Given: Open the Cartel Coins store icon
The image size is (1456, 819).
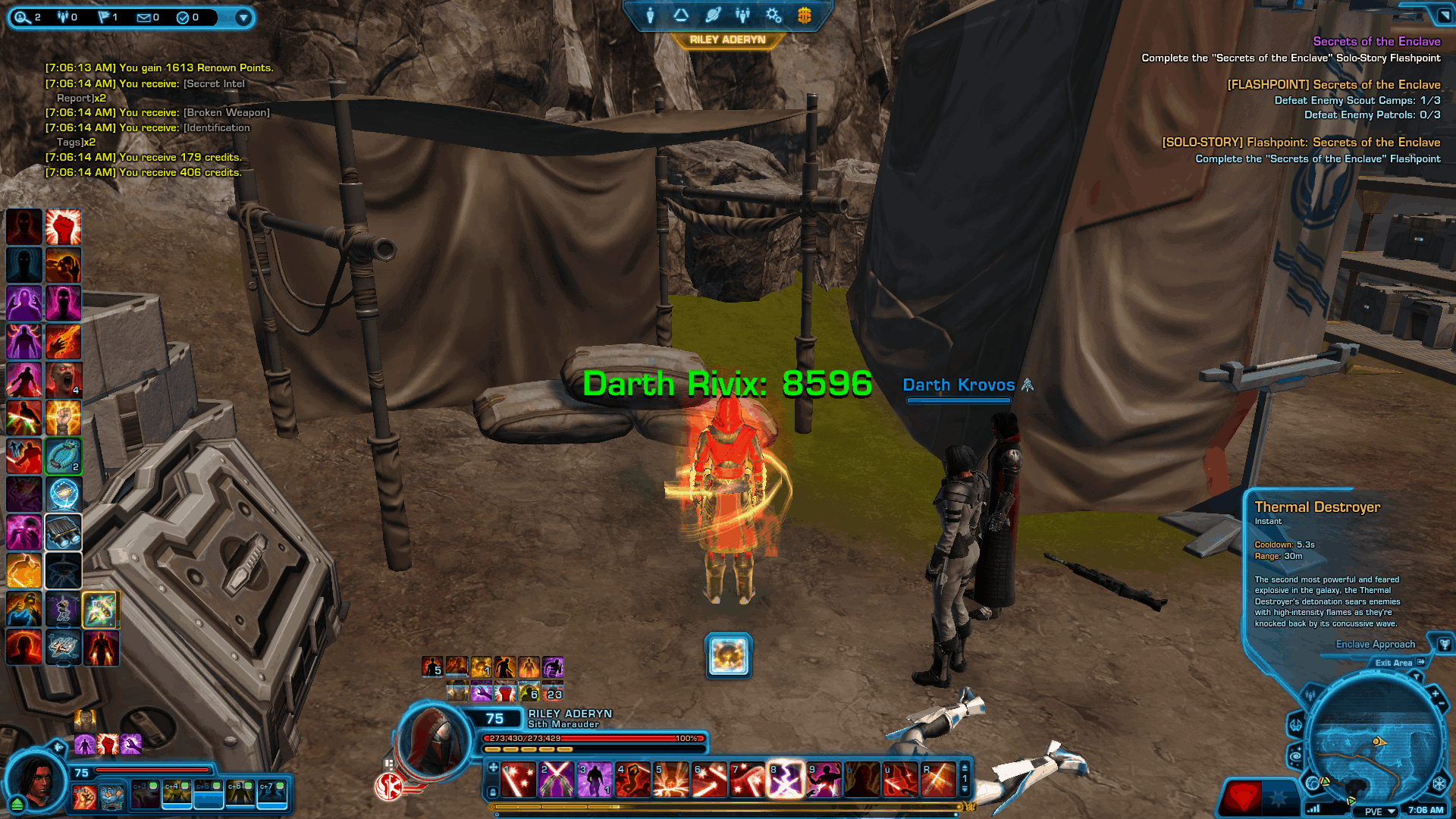Looking at the screenshot, I should point(803,15).
